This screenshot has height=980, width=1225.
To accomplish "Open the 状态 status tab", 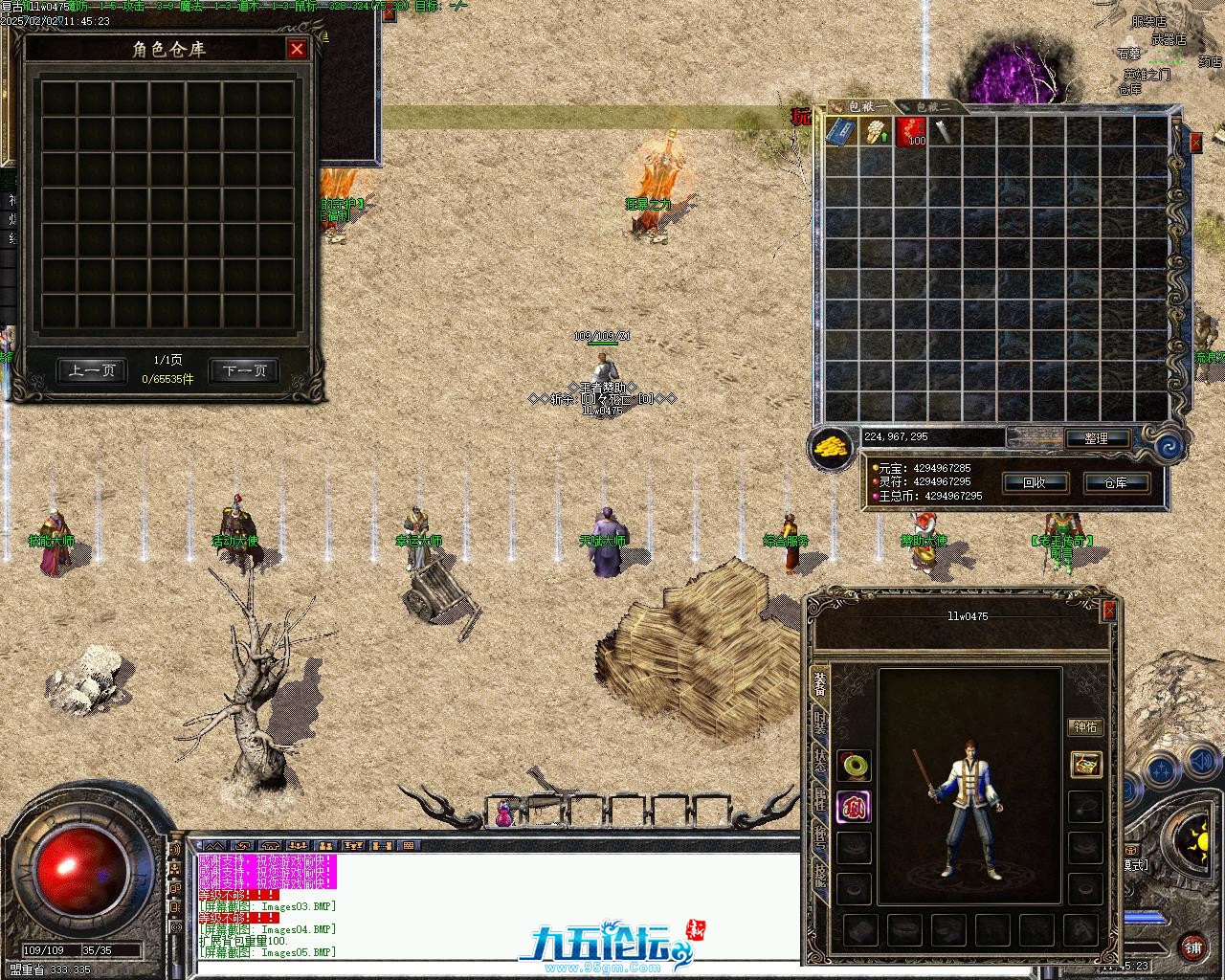I will point(820,761).
